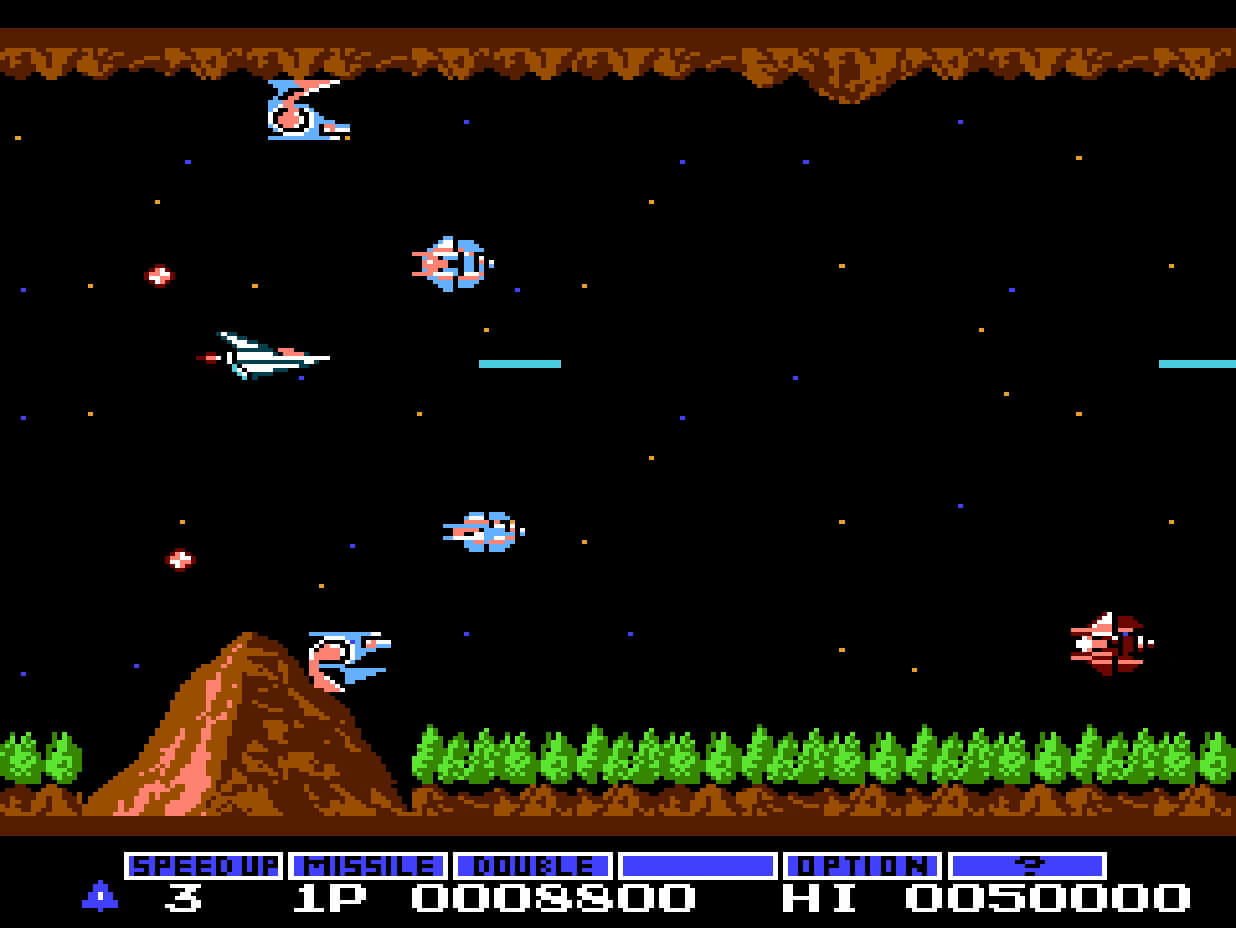This screenshot has width=1236, height=928.
Task: Select the SPEEDUP power meter slot
Action: point(204,865)
